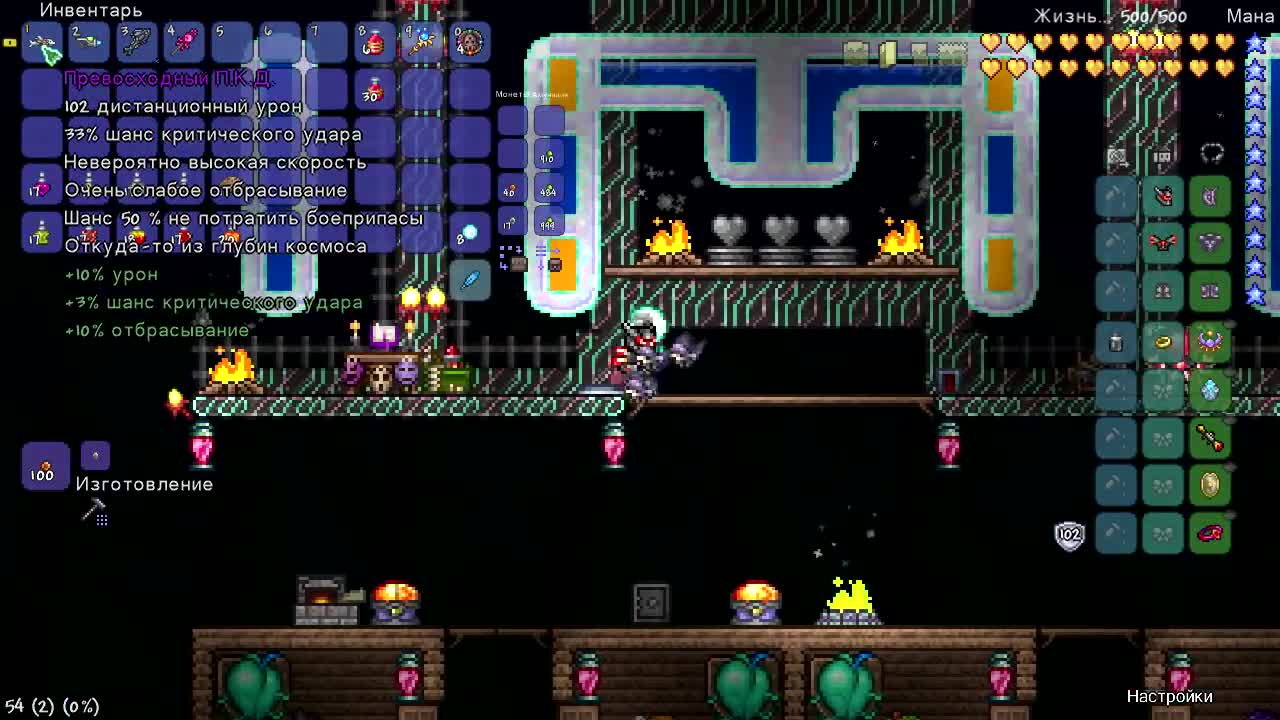The width and height of the screenshot is (1280, 720).
Task: Select the glowing orb ammo stack of 8
Action: point(468,234)
